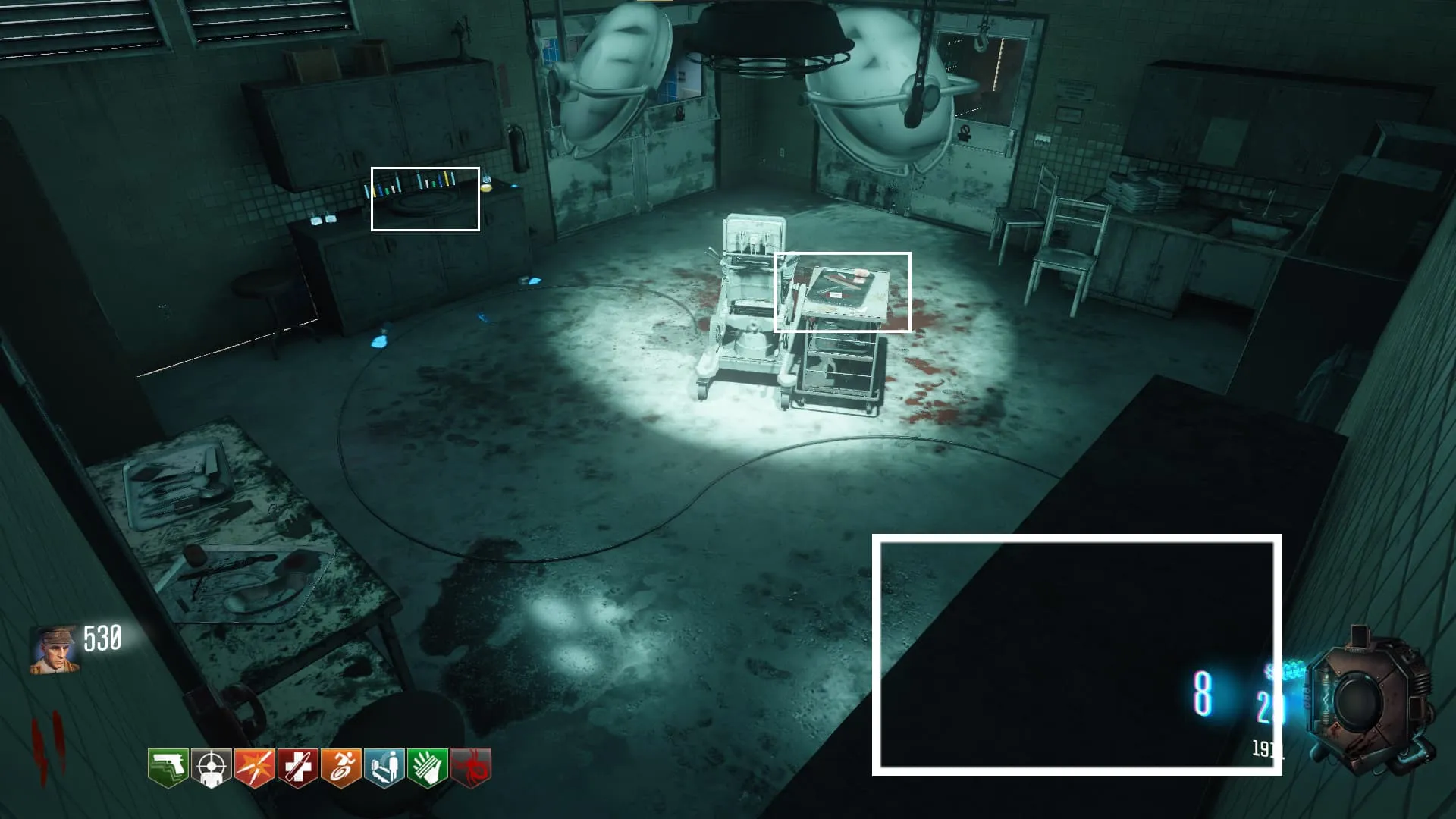This screenshot has height=819, width=1456.
Task: Select the crosshair Deadshot perk icon
Action: point(211,768)
